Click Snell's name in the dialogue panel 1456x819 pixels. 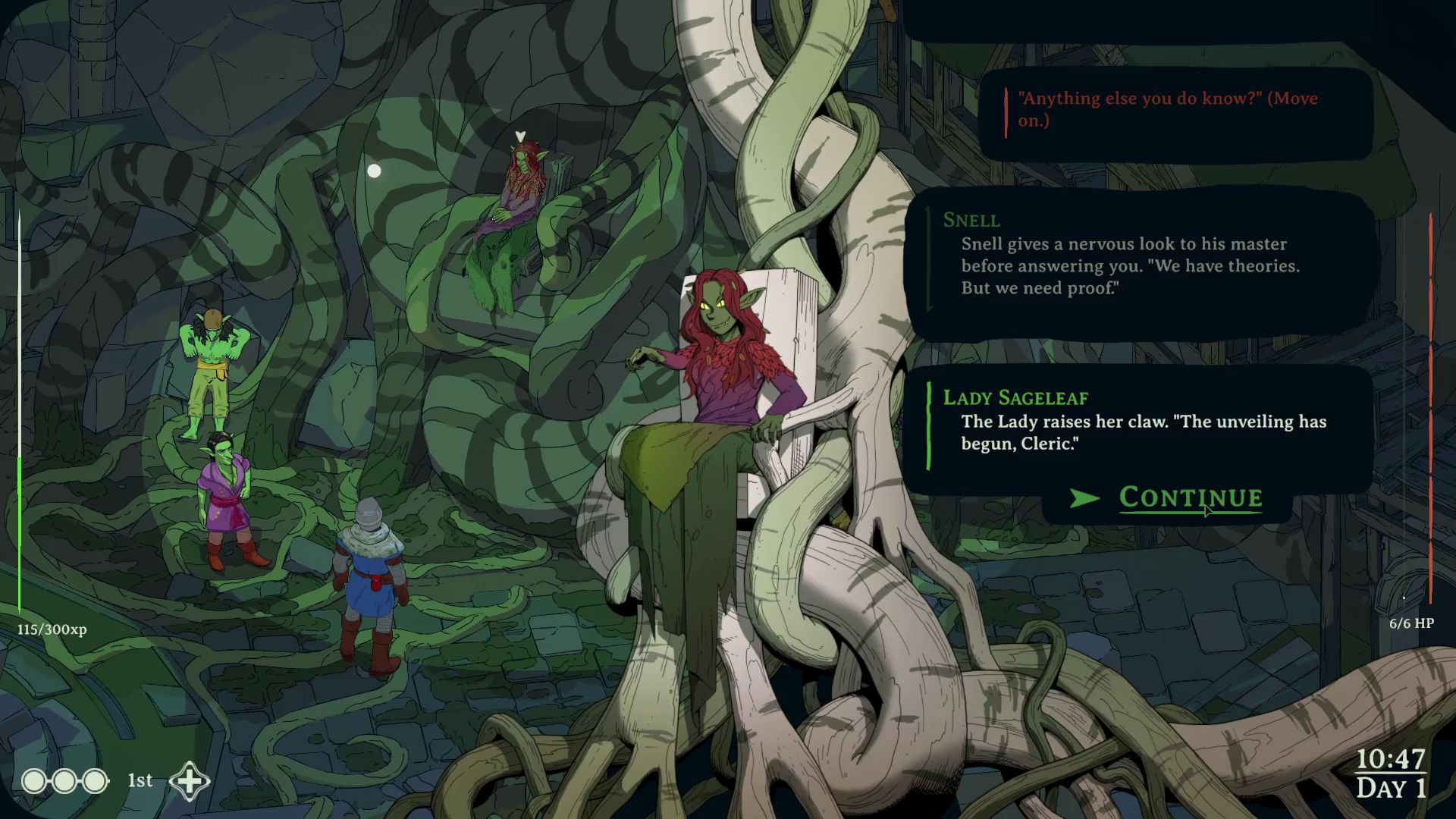click(x=971, y=221)
